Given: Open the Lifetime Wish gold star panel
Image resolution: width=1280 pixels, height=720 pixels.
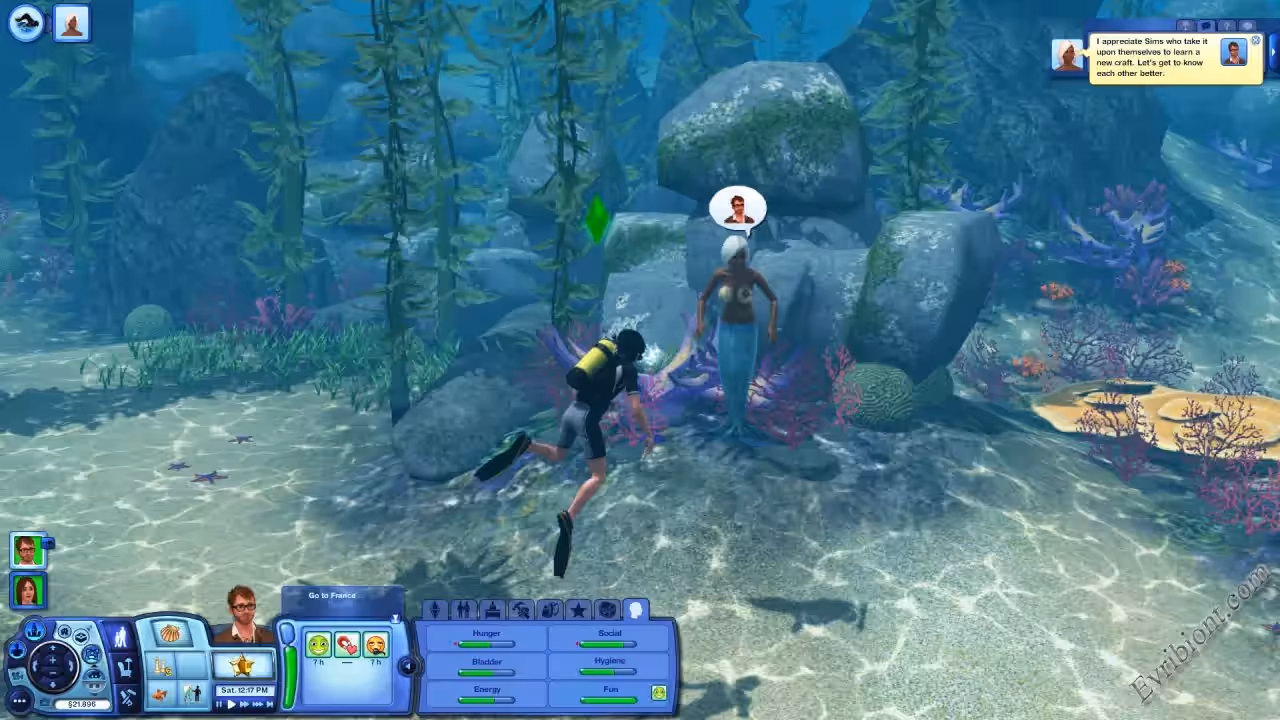Looking at the screenshot, I should point(242,665).
